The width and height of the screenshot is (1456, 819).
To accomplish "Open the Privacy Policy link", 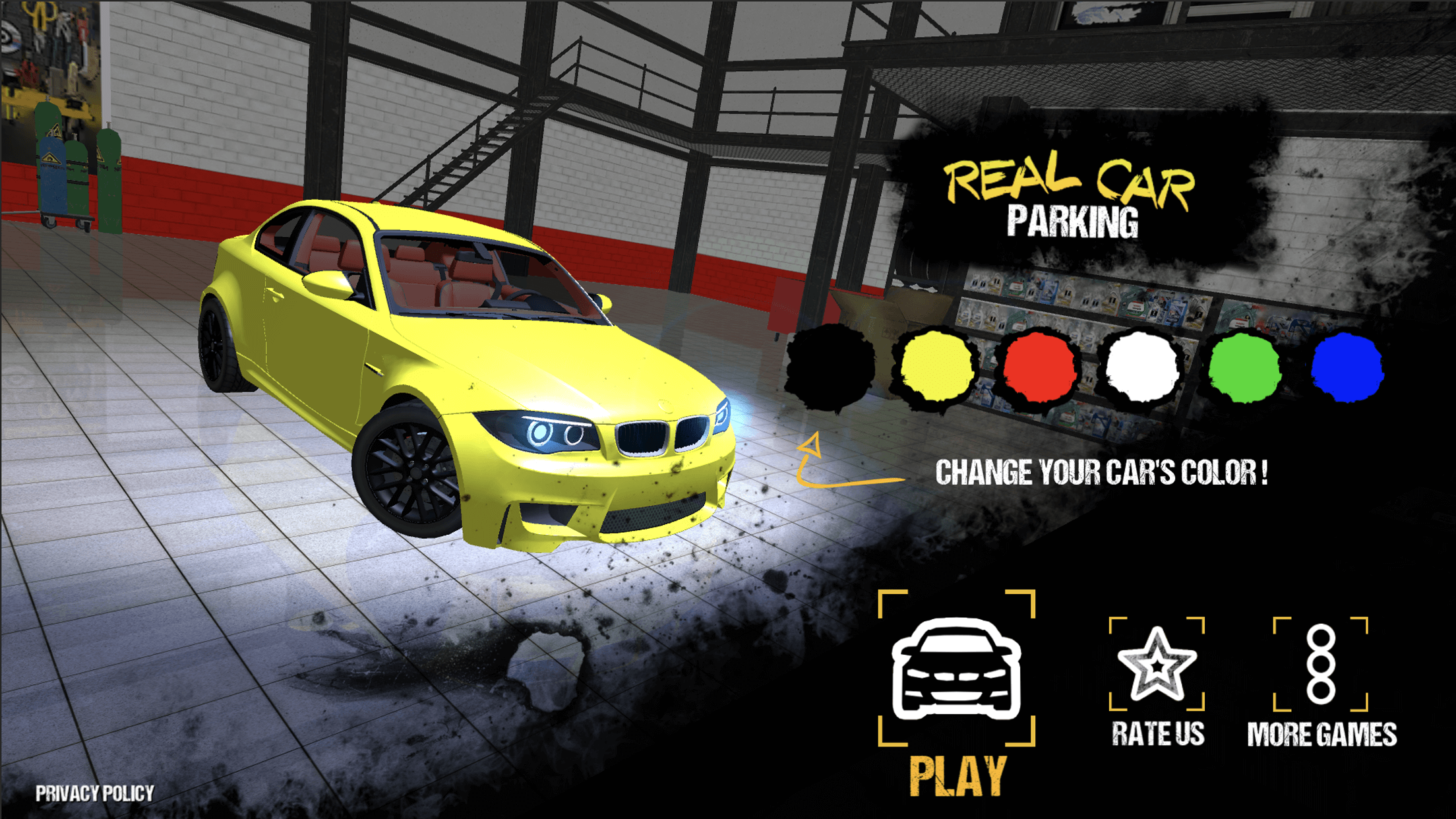I will click(95, 793).
